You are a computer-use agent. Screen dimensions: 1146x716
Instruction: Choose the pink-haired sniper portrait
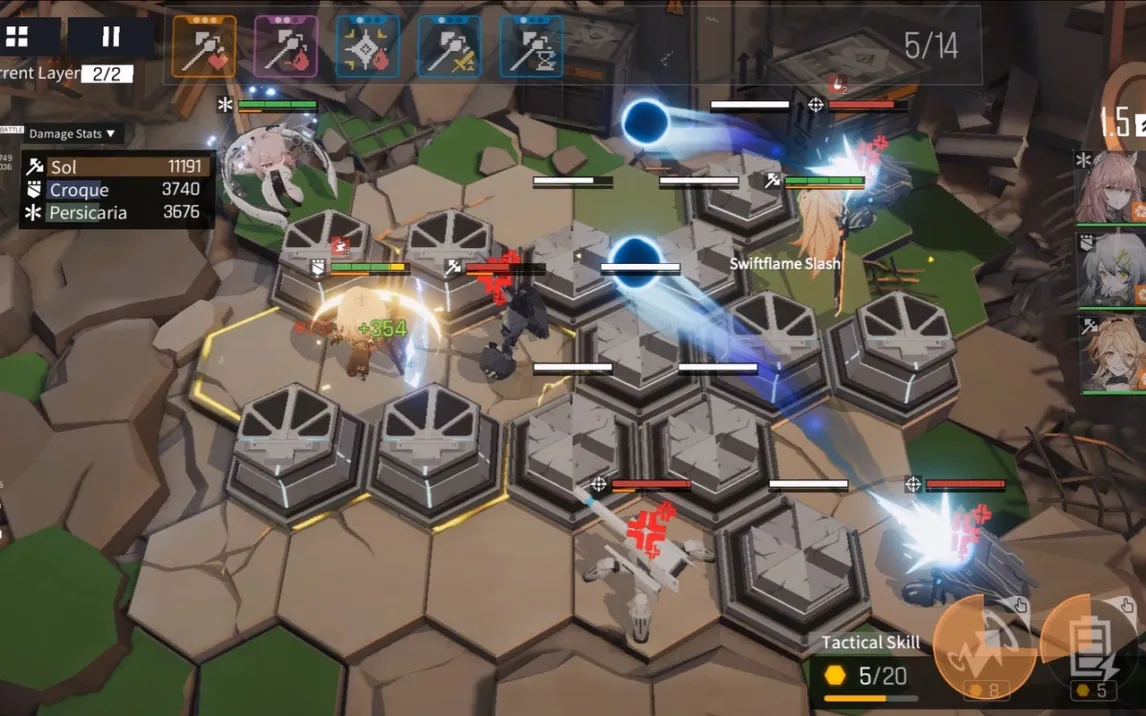tap(1110, 187)
